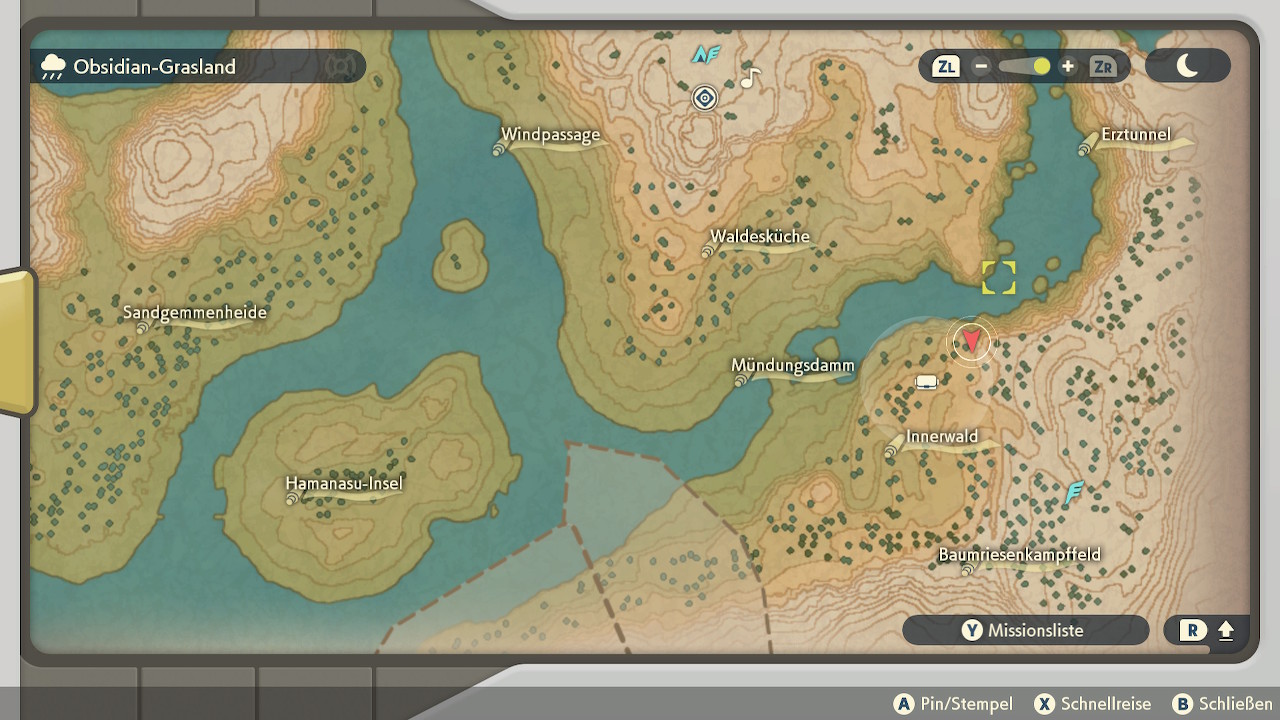Click the circular target marker icon
The height and width of the screenshot is (720, 1280).
click(x=705, y=98)
